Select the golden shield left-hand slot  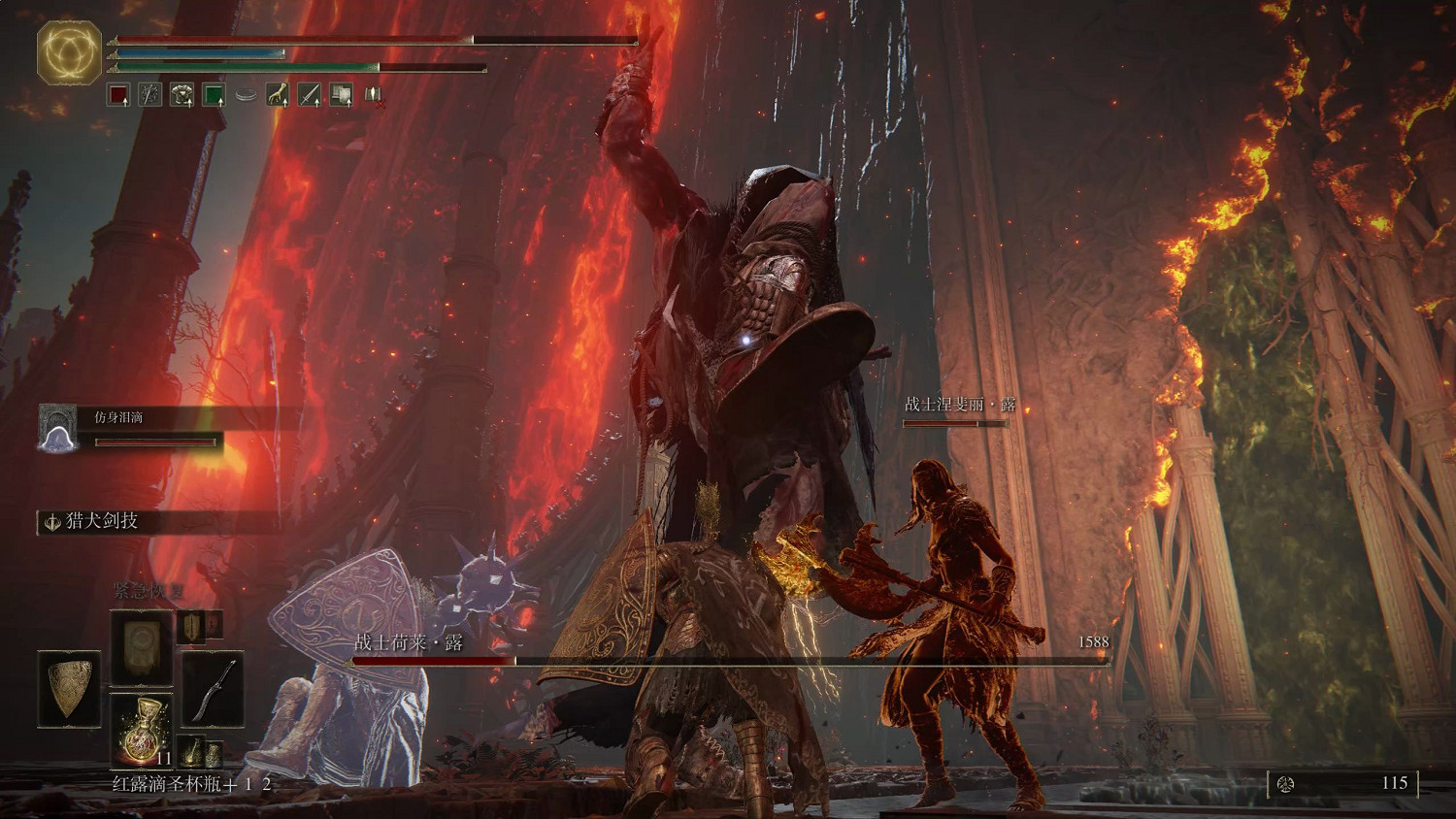[69, 690]
